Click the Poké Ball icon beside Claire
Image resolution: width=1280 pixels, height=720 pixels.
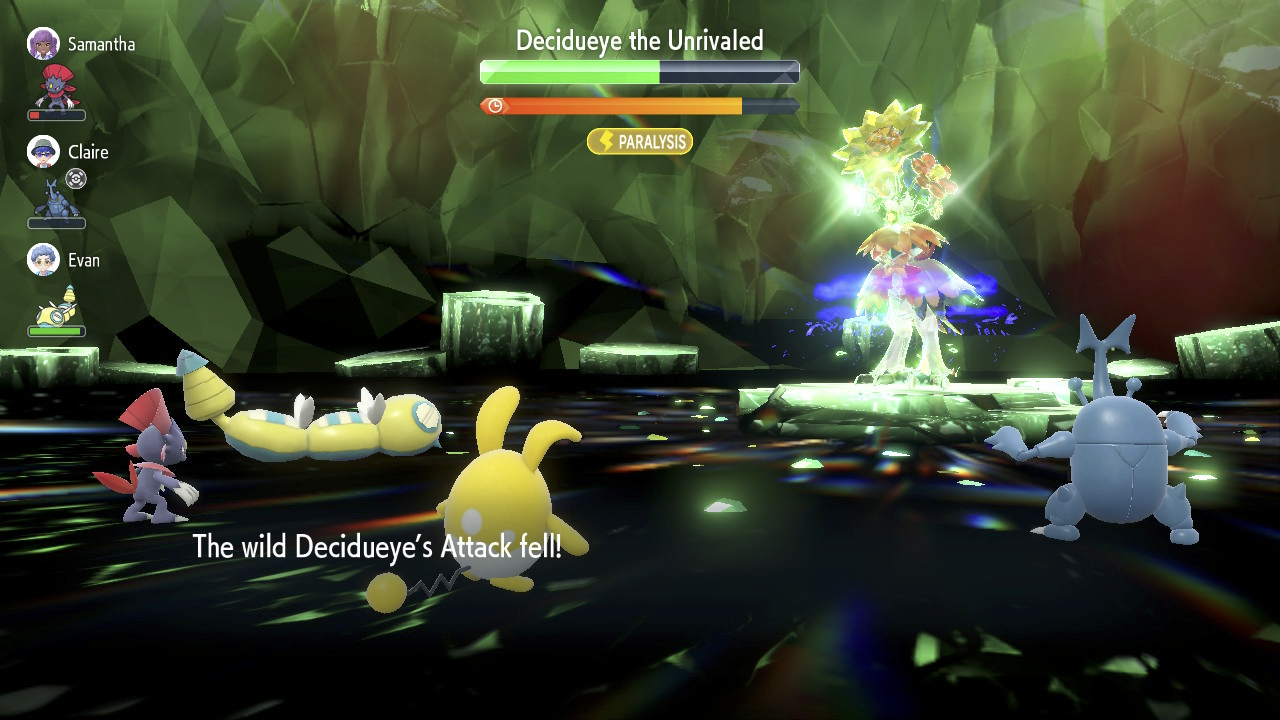[x=76, y=178]
